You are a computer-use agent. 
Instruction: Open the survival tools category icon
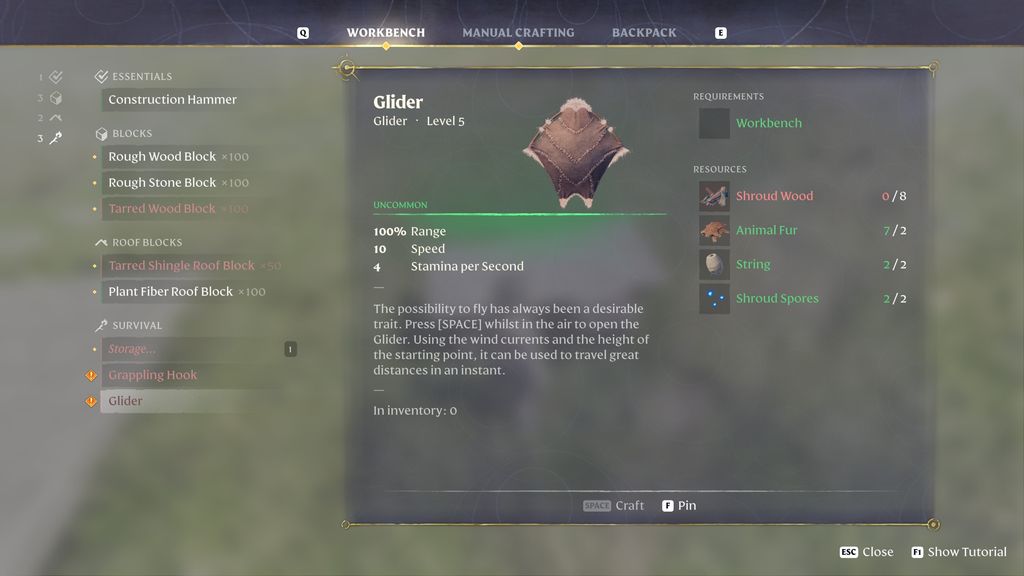(55, 138)
